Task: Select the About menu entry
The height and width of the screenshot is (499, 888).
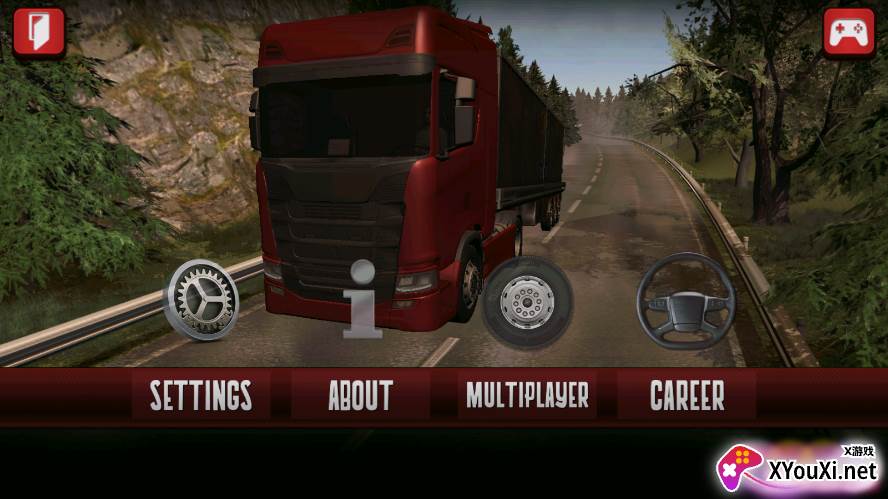Action: tap(360, 395)
